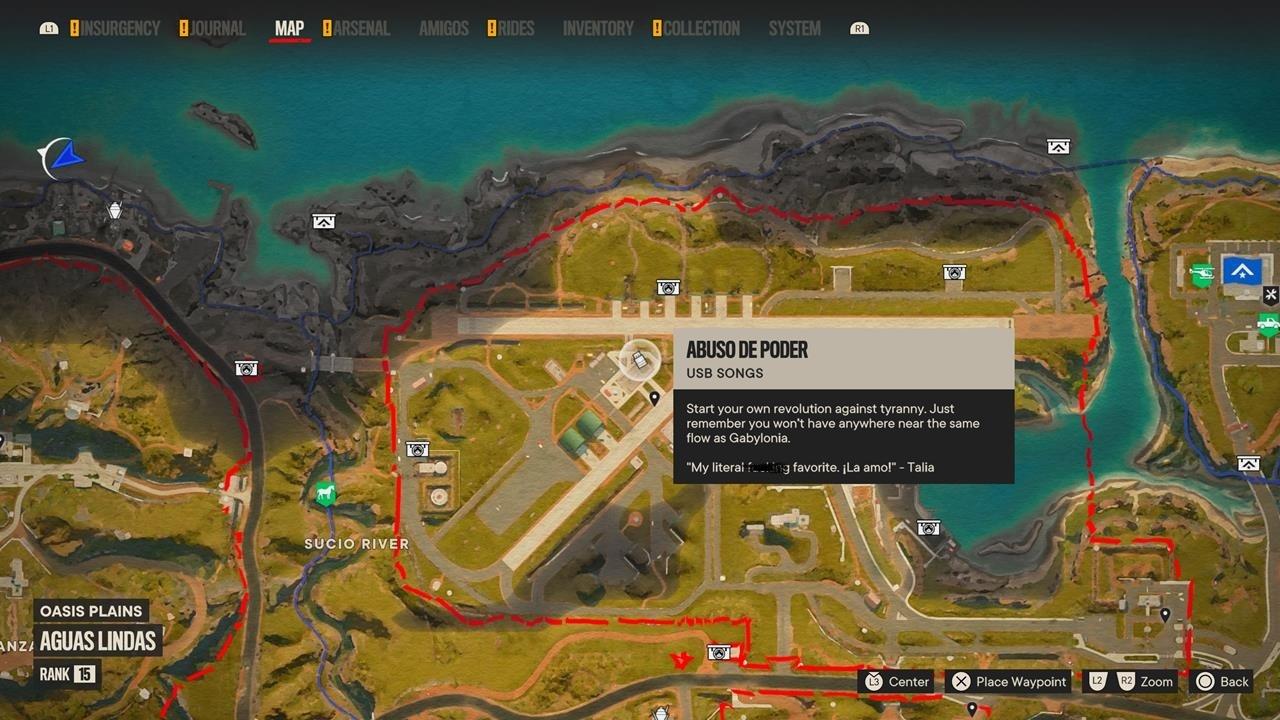The height and width of the screenshot is (720, 1280).
Task: Go to the Arsenal tab
Action: pos(361,29)
